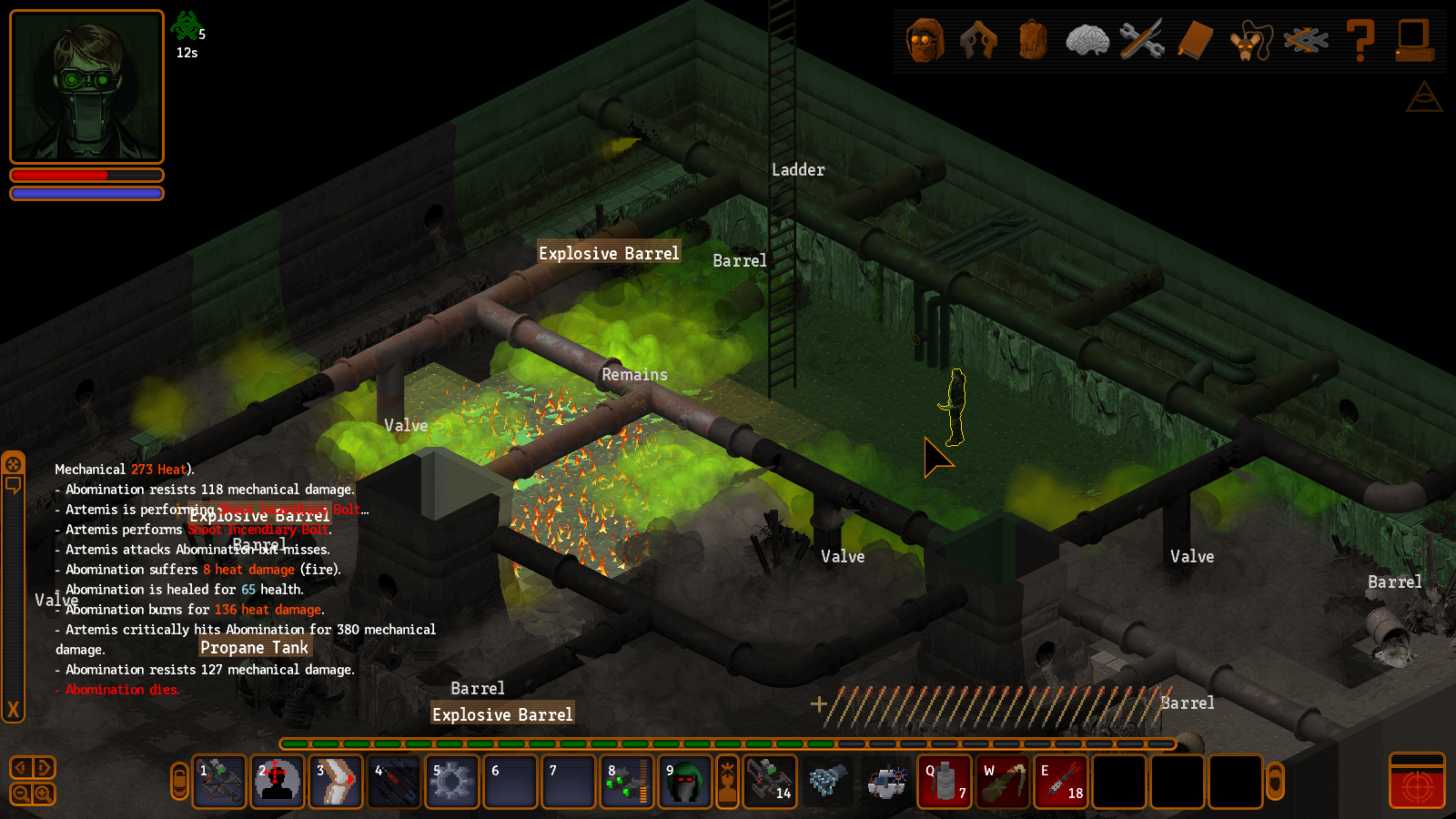Viewport: 1456px width, 819px height.
Task: Open the journal book icon
Action: point(1196,41)
